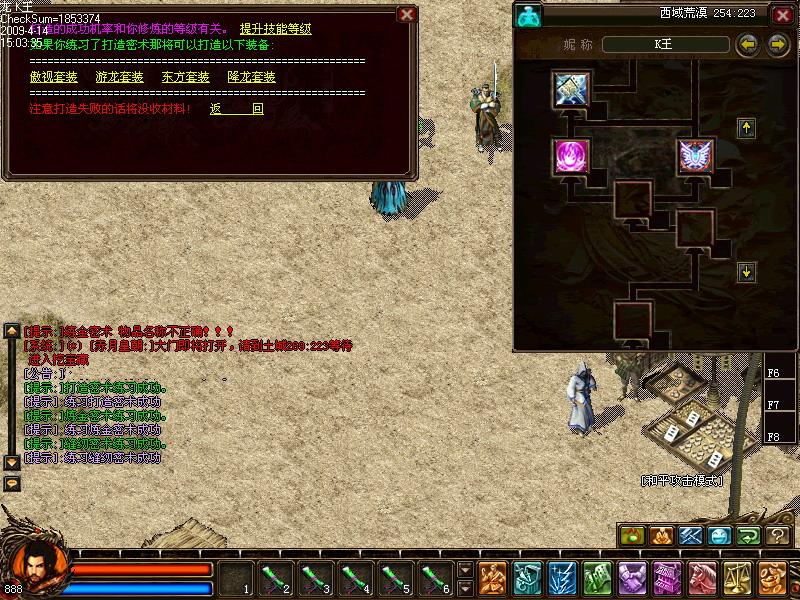Close the forging dialogue window

(x=406, y=14)
